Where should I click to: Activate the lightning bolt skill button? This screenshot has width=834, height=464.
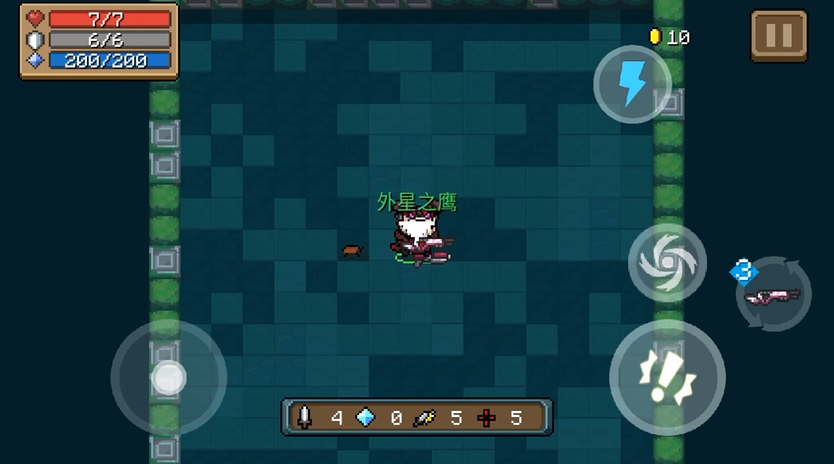tap(632, 84)
